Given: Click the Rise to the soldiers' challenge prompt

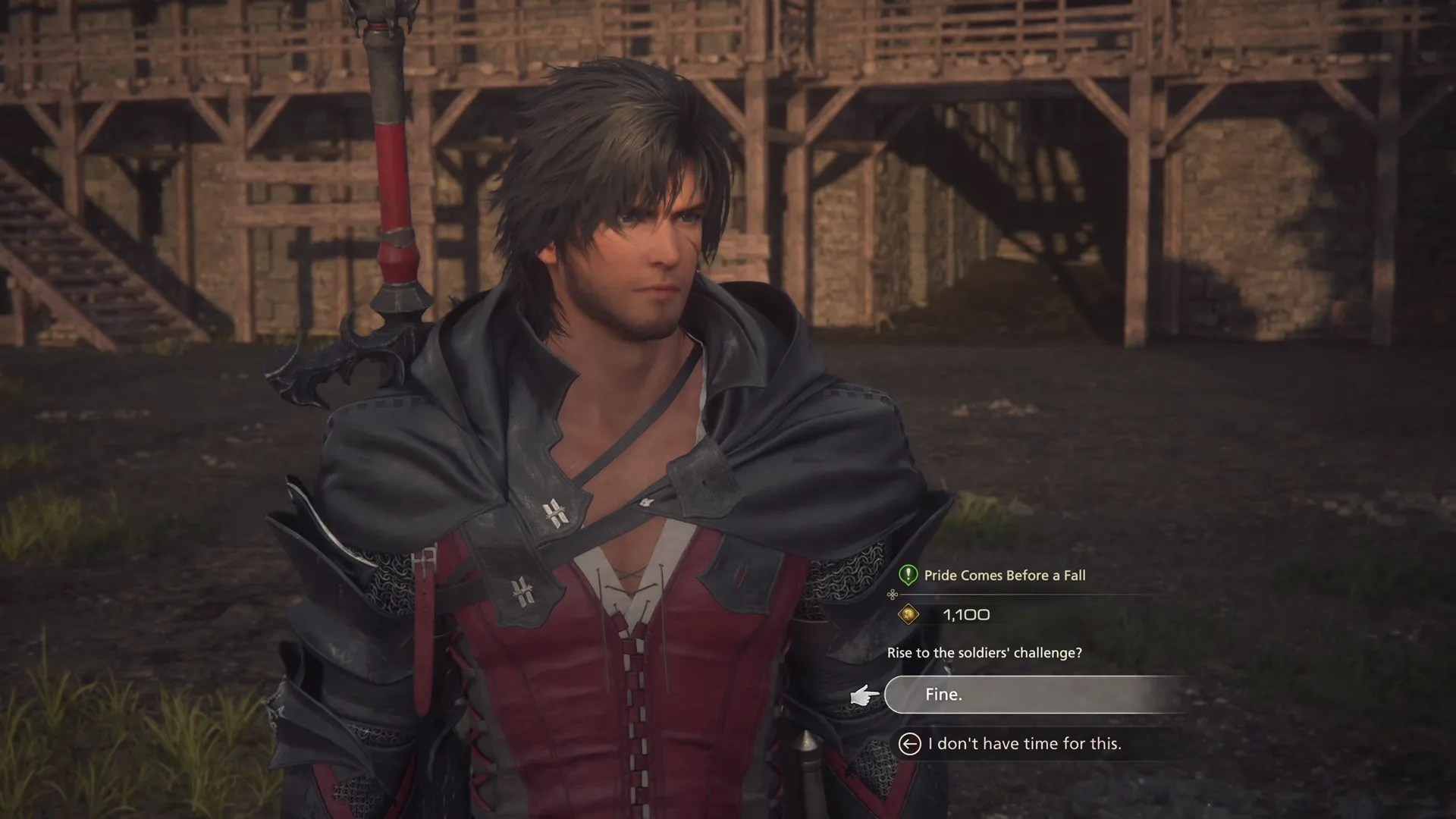Looking at the screenshot, I should pyautogui.click(x=985, y=653).
